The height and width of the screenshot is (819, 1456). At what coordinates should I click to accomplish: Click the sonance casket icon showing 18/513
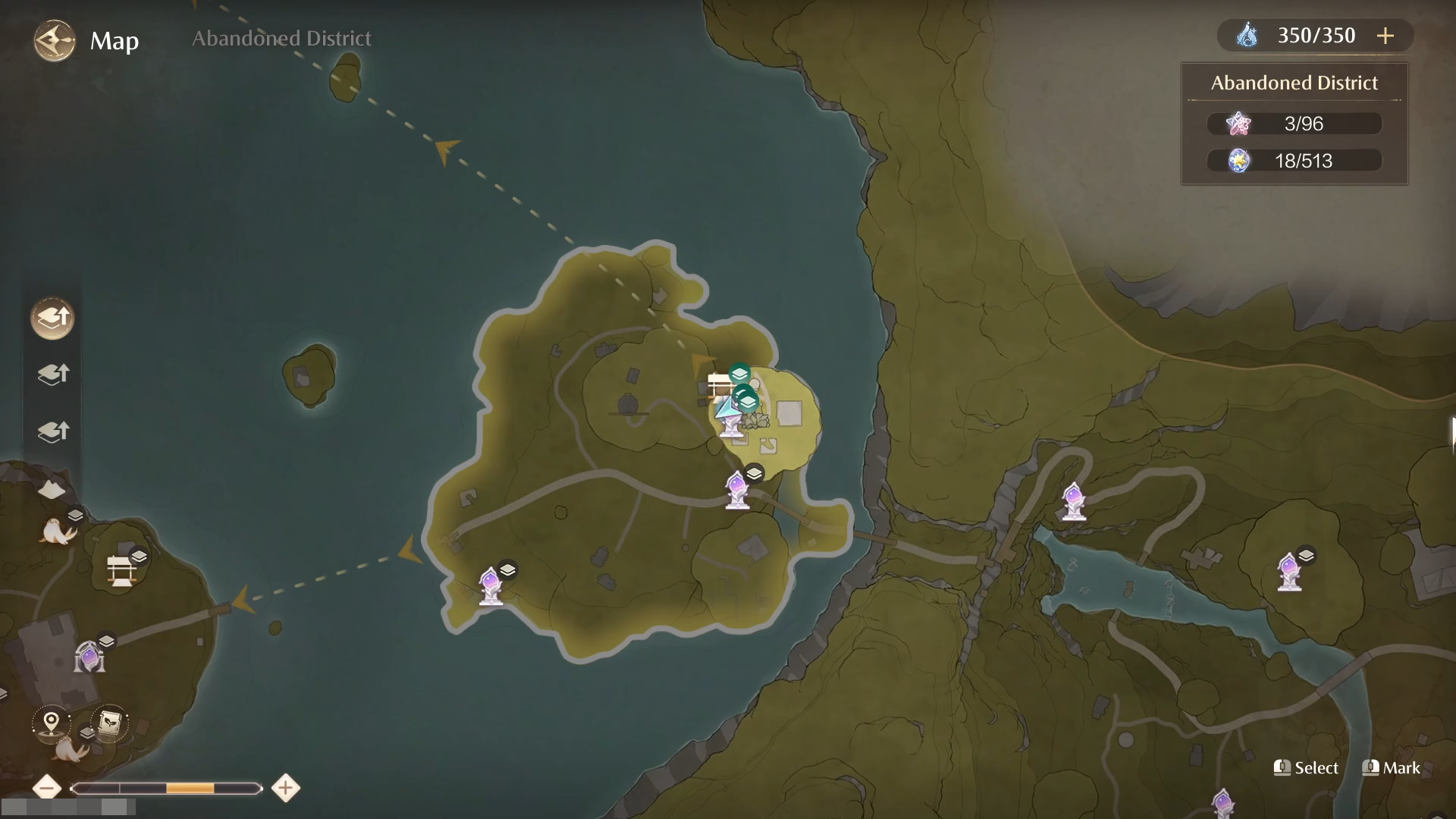1239,160
